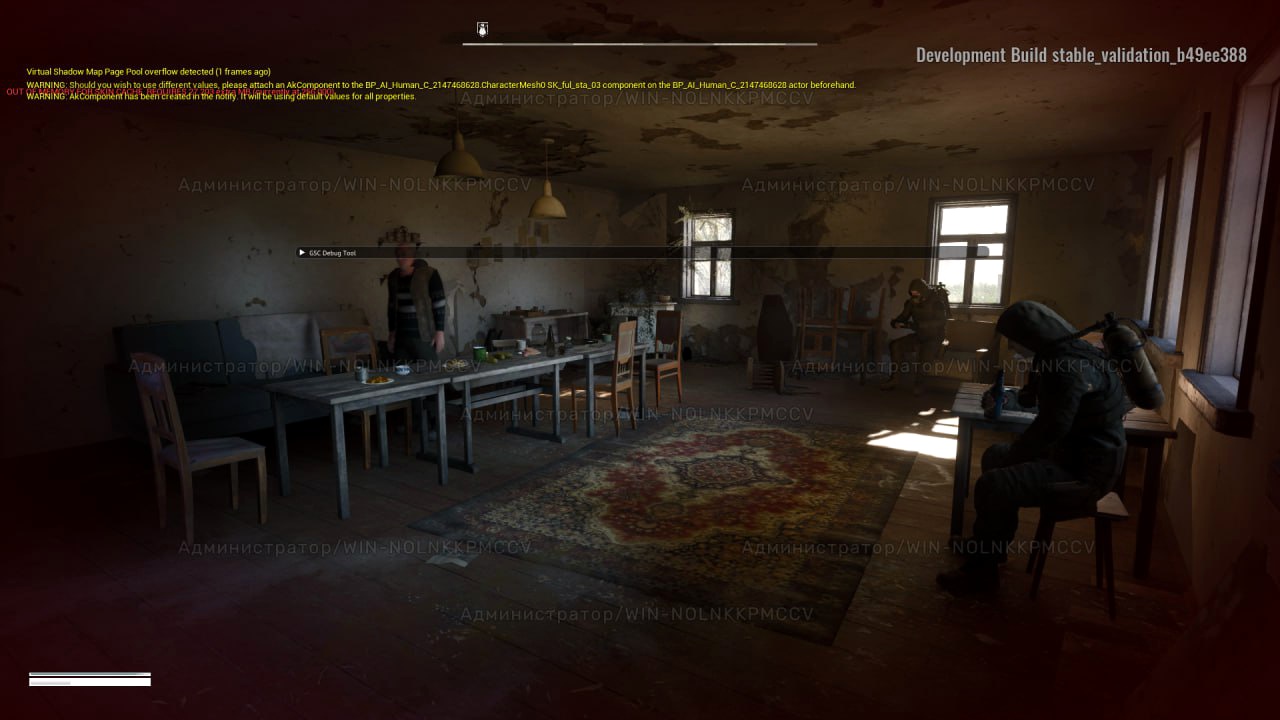
Task: Click the Development Build version text
Action: pyautogui.click(x=1082, y=55)
